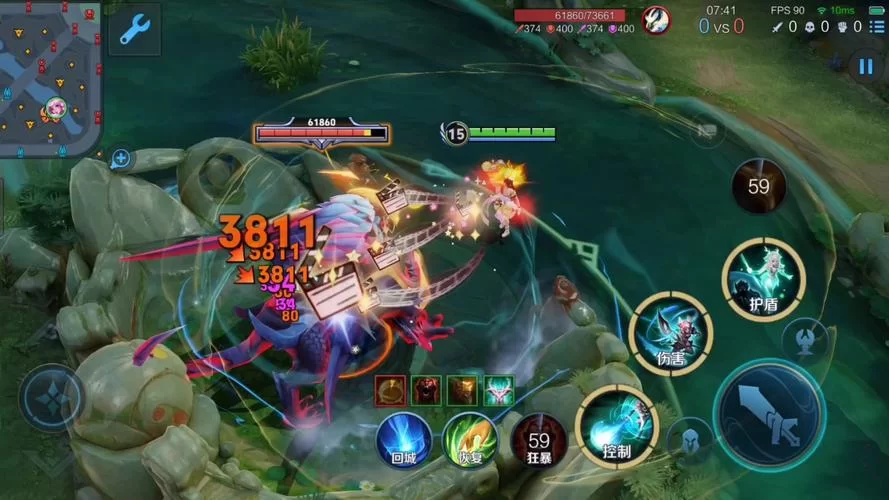Screen dimensions: 889x500
Task: Use the 恢复 heal spell
Action: click(x=470, y=438)
